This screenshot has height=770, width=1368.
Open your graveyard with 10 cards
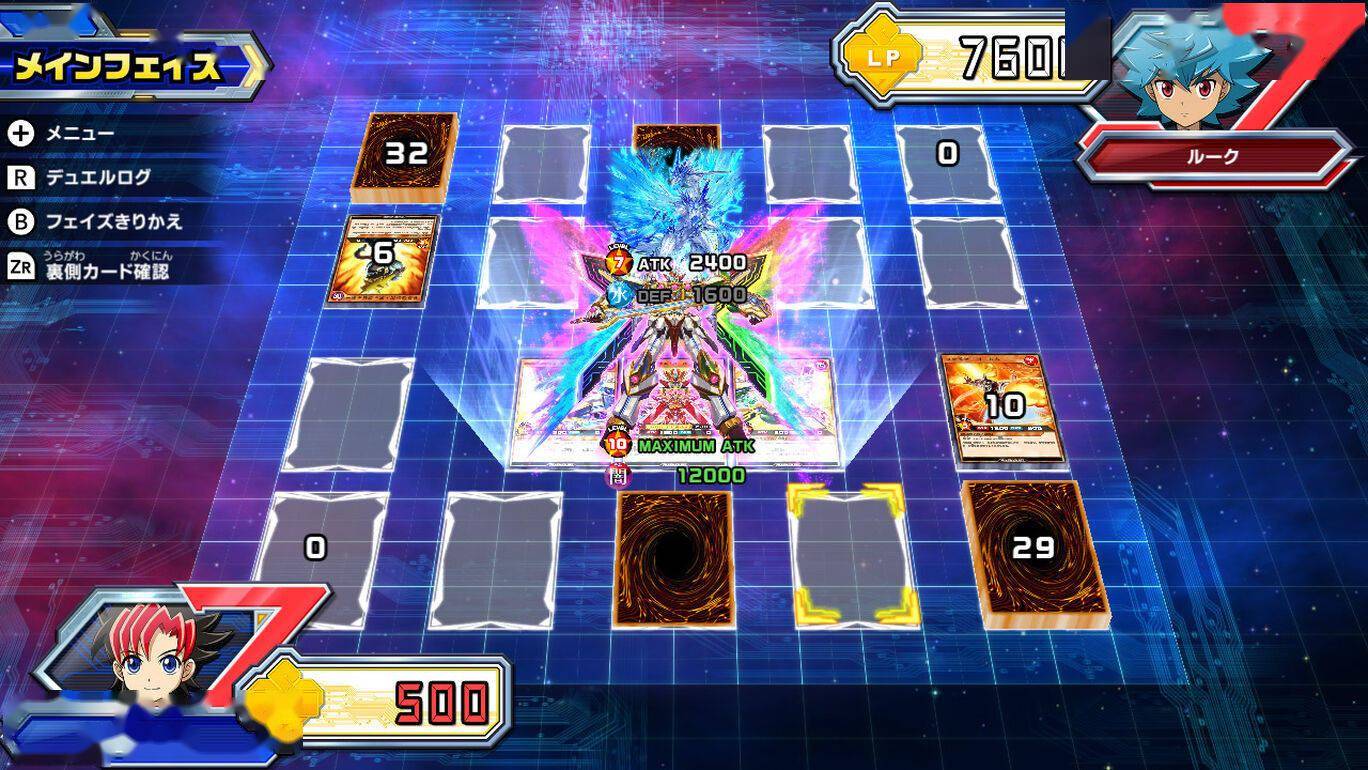pos(1003,406)
